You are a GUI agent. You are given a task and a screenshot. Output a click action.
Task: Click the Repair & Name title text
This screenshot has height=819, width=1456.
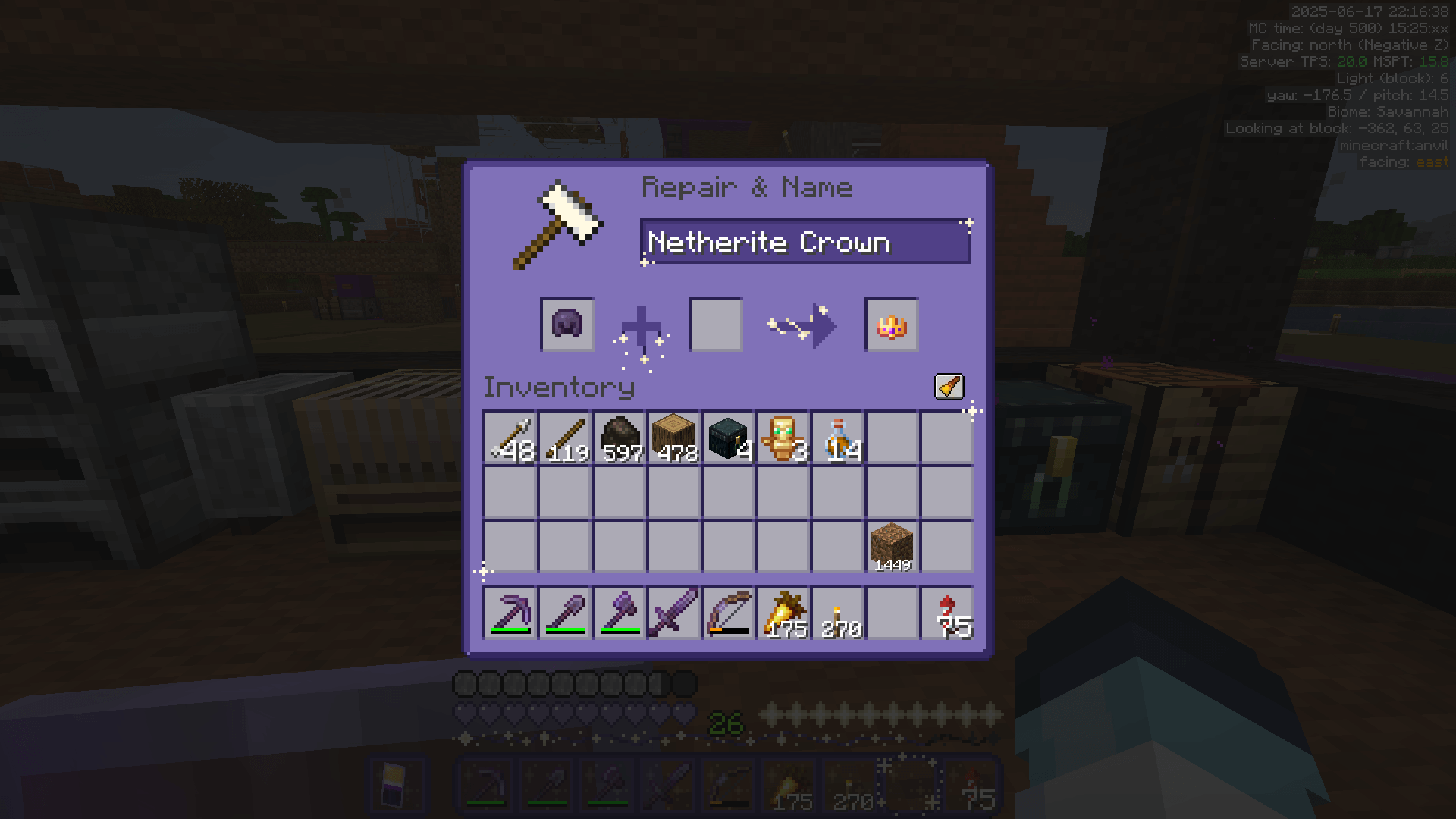[x=747, y=187]
